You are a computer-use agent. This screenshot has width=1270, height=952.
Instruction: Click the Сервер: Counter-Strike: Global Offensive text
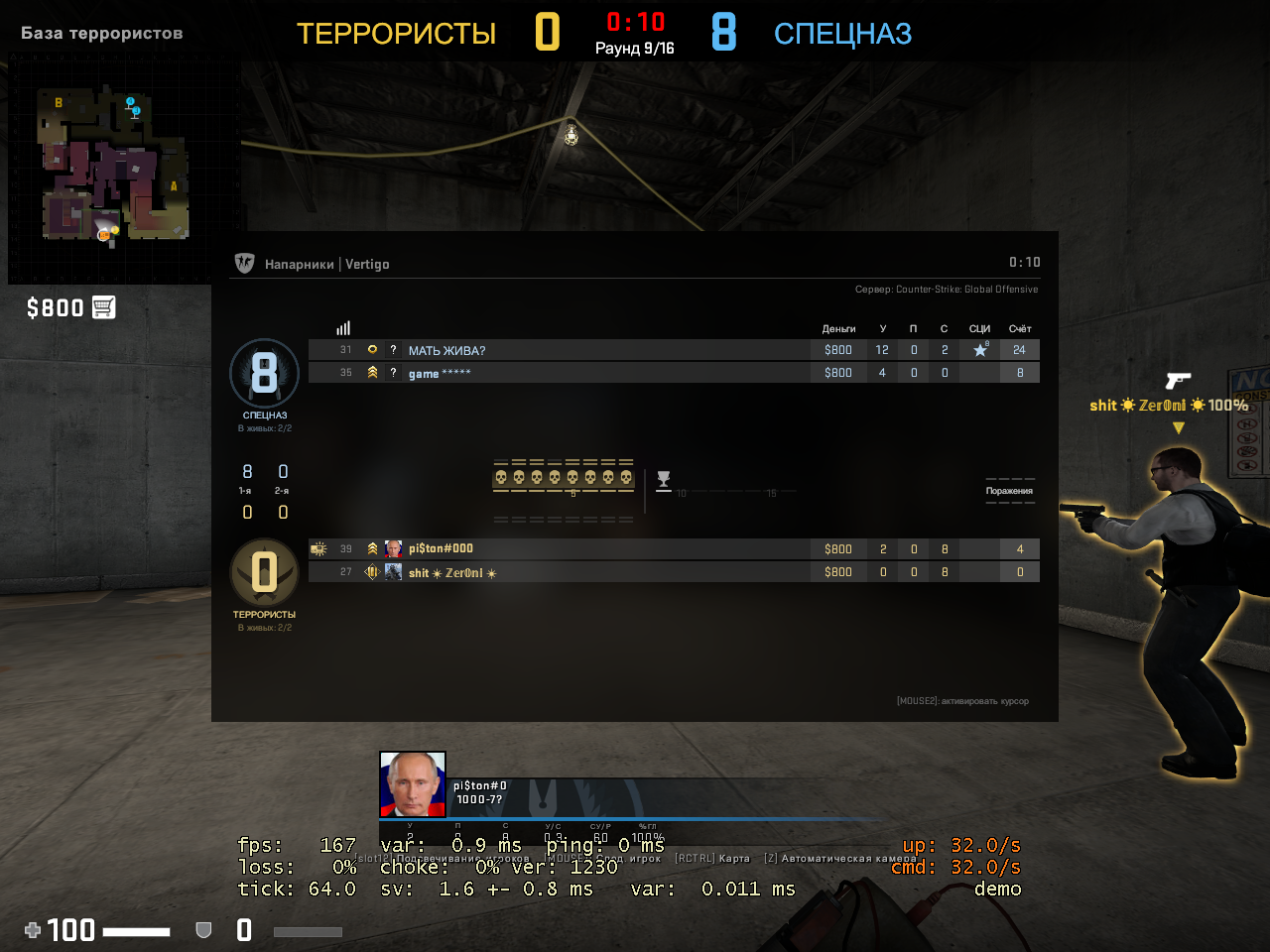coord(948,289)
